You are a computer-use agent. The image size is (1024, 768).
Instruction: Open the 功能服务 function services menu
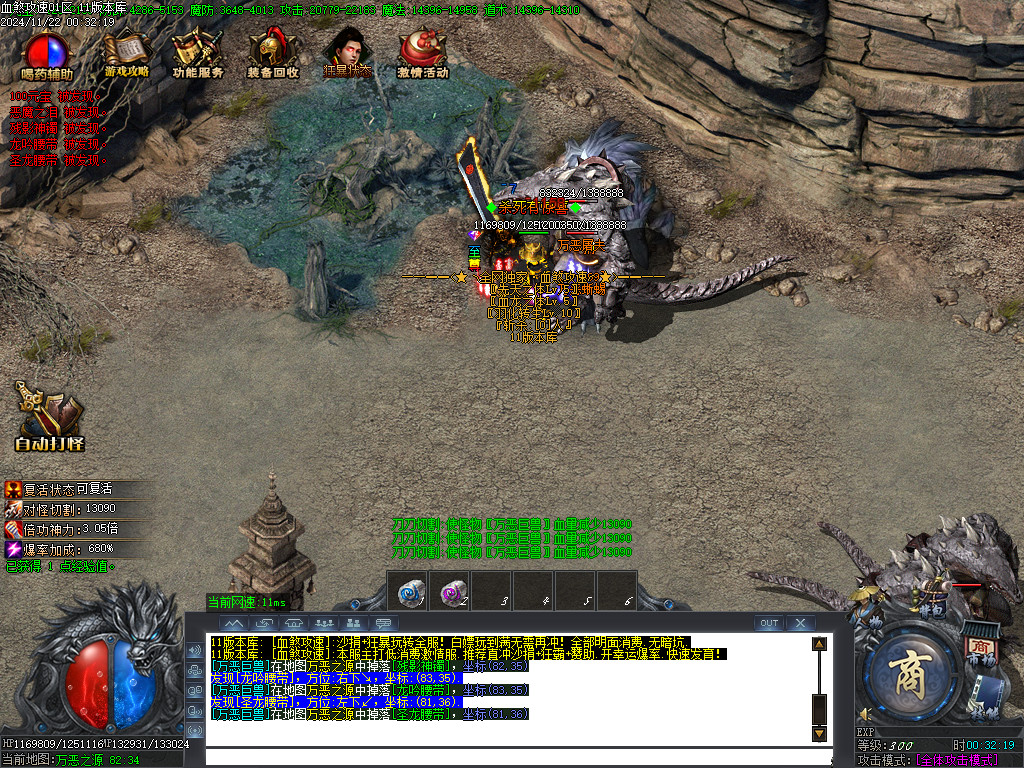click(x=197, y=55)
